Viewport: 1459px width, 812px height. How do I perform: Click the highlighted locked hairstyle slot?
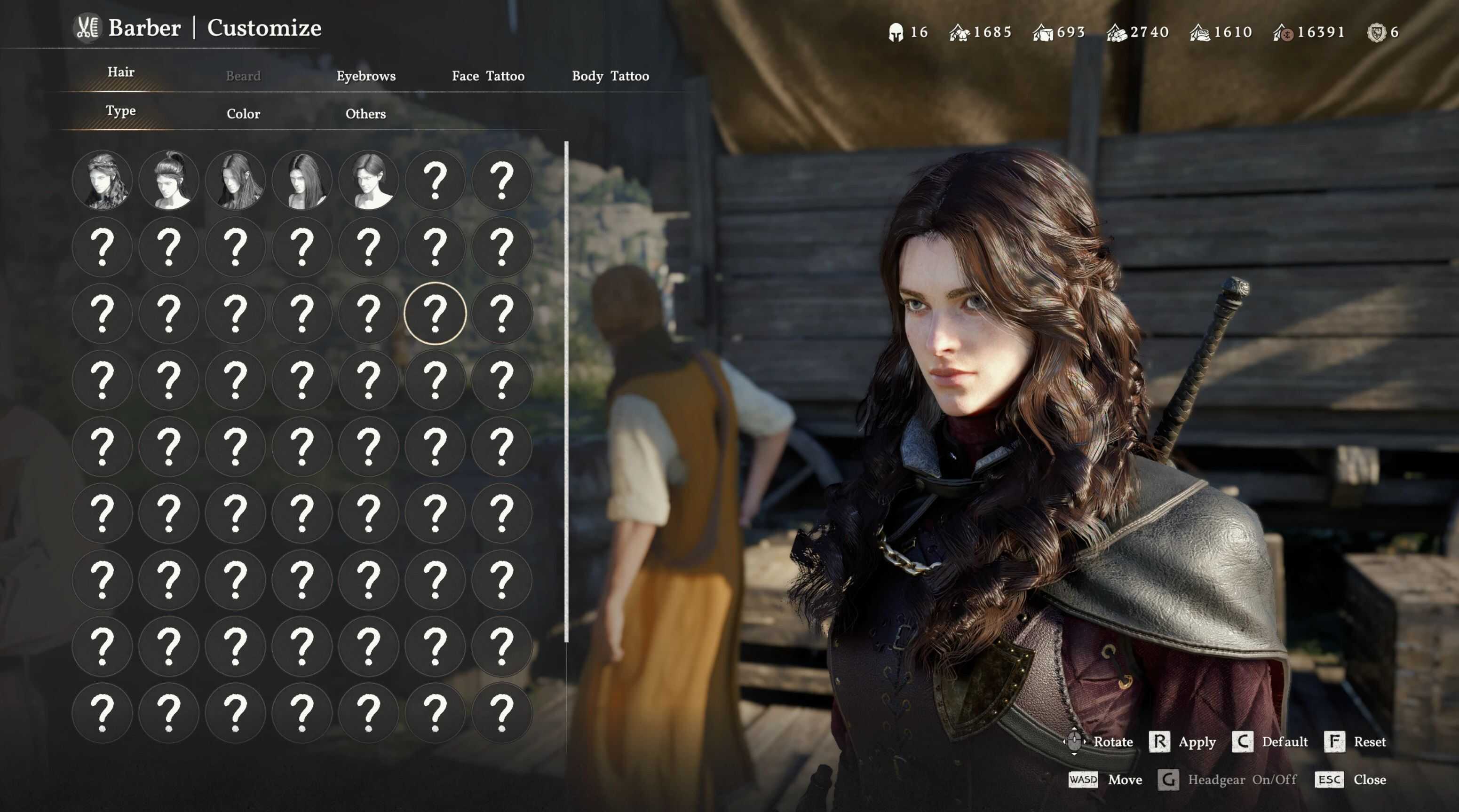(x=435, y=313)
